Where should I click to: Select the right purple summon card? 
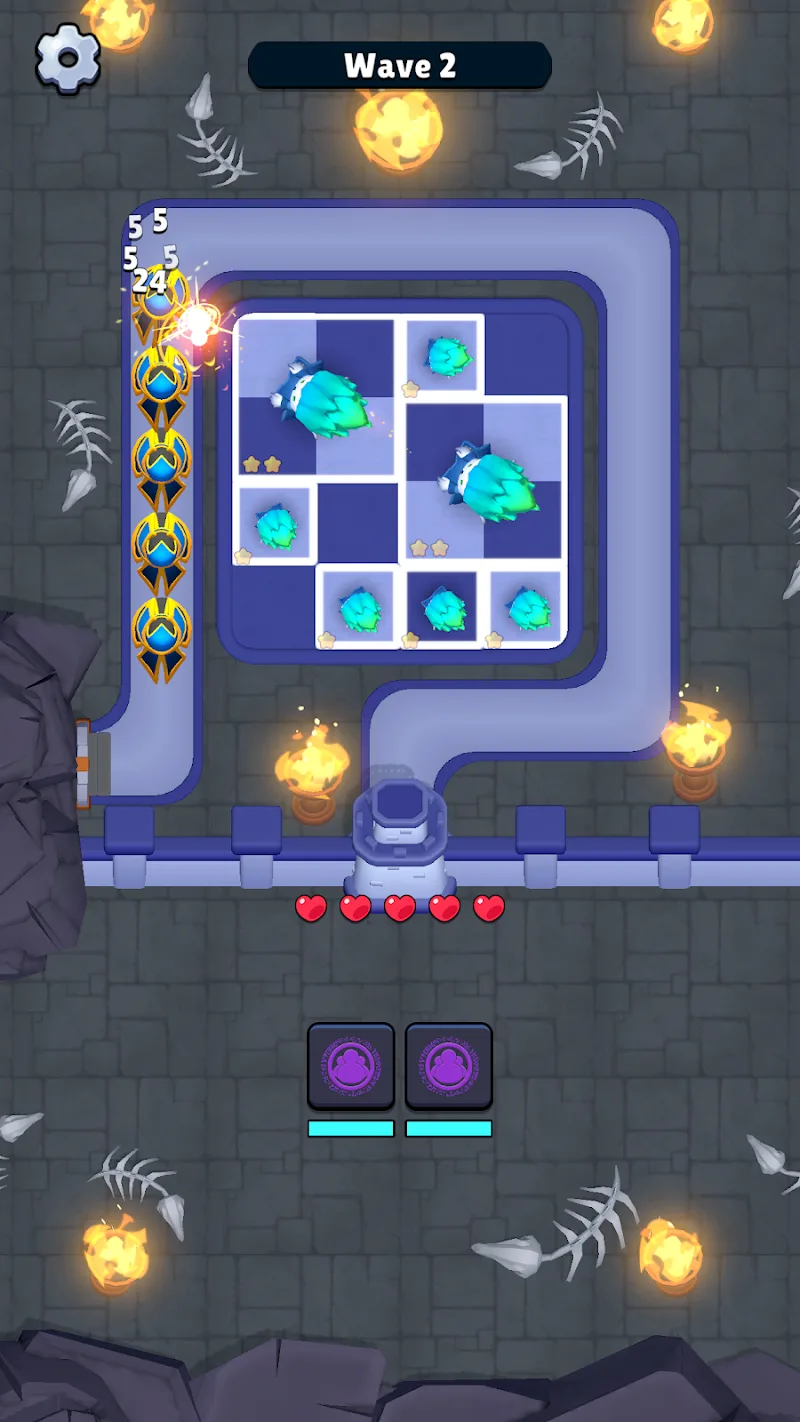(x=448, y=1066)
